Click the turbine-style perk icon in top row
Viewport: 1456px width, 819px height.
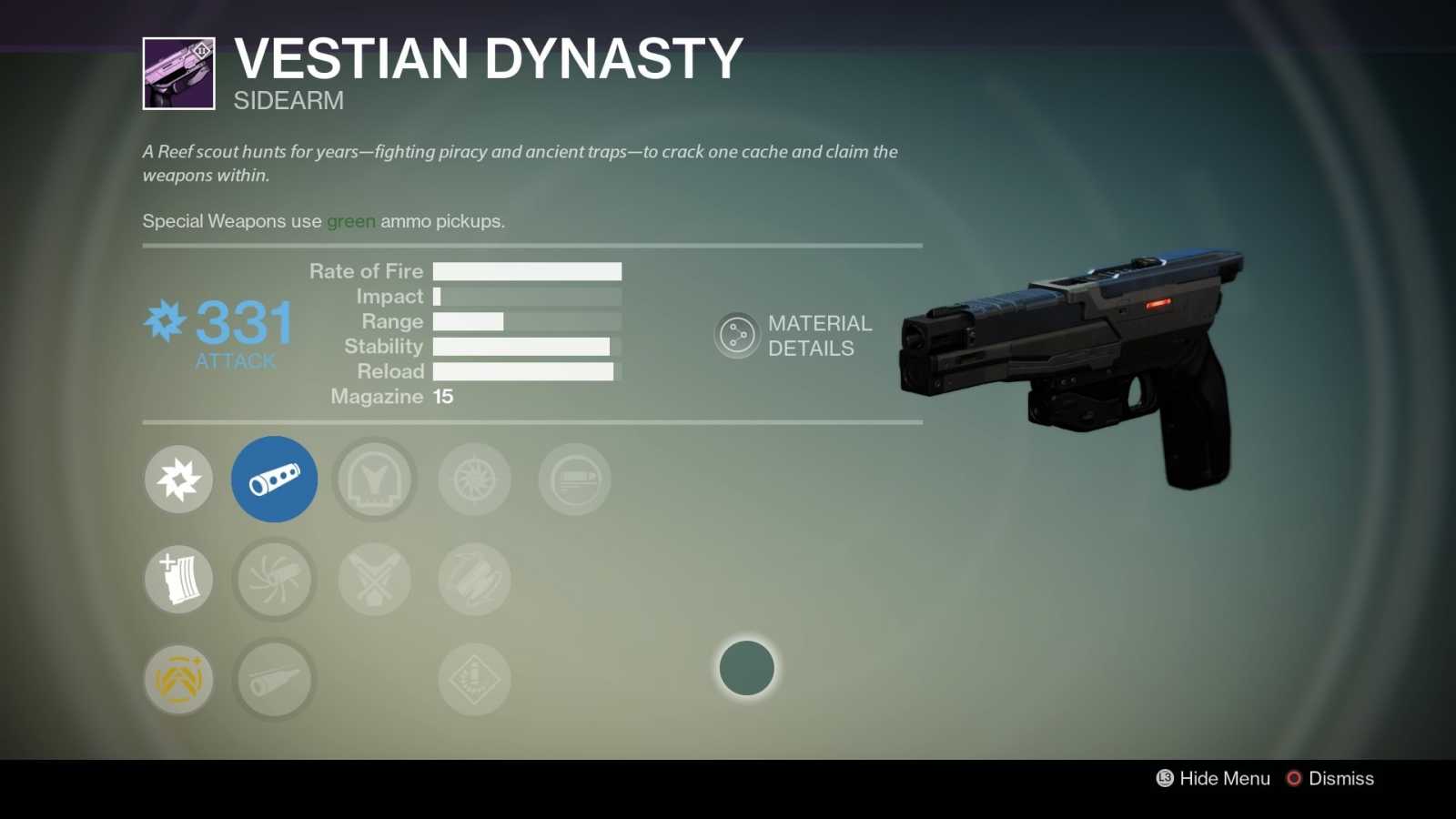tap(474, 479)
